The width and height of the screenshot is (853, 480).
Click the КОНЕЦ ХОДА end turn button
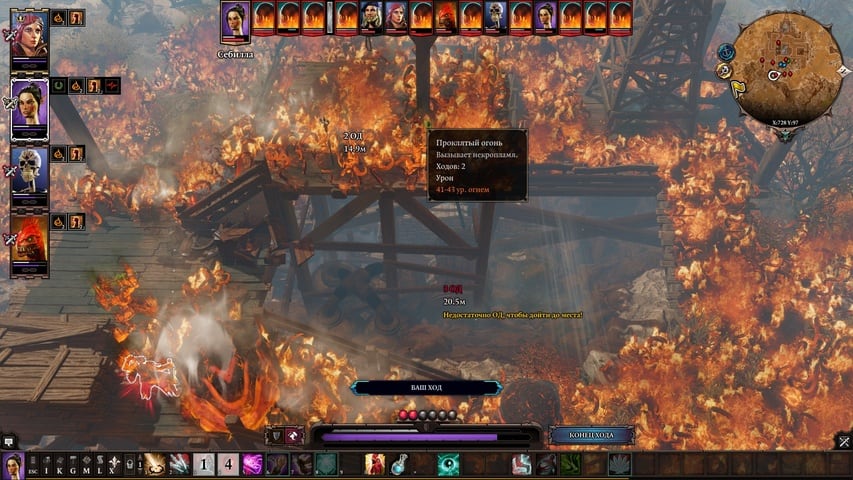tap(591, 435)
